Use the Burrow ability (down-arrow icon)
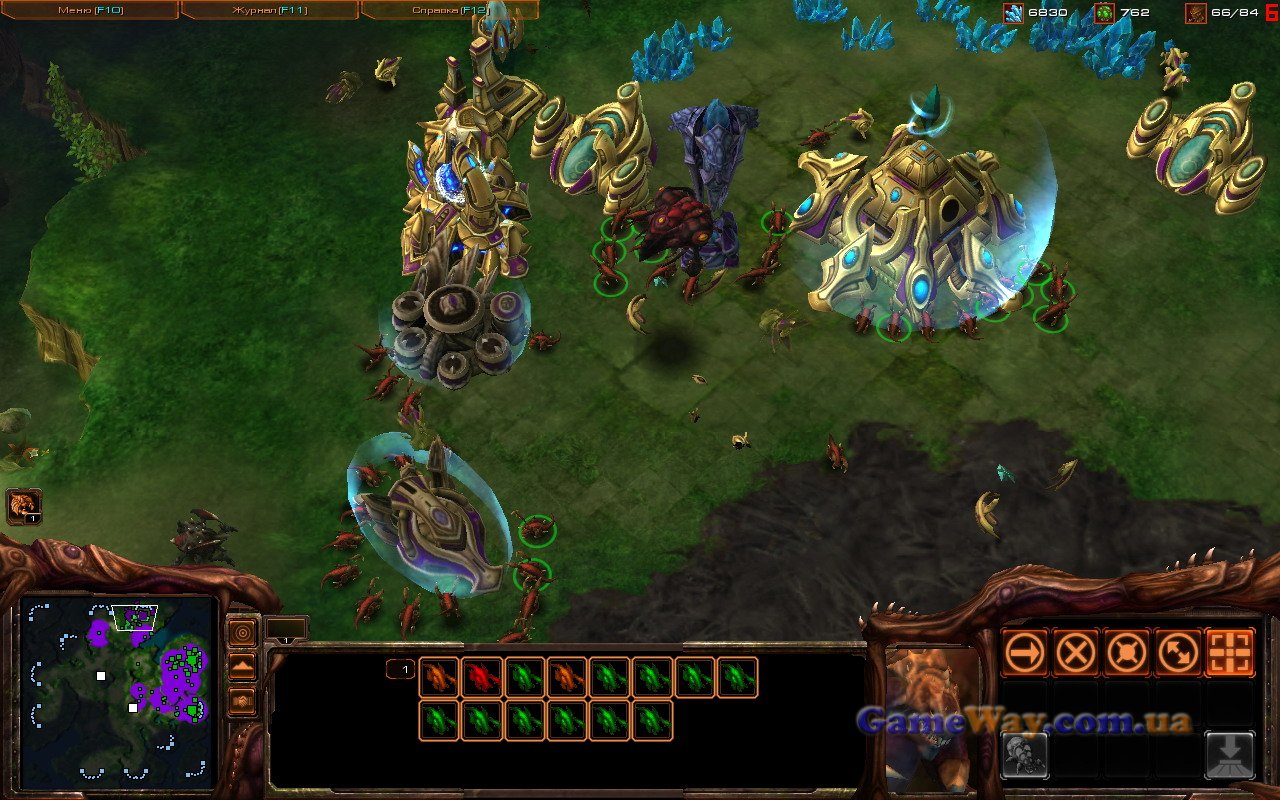Screen dimensions: 1280x800 1230,755
